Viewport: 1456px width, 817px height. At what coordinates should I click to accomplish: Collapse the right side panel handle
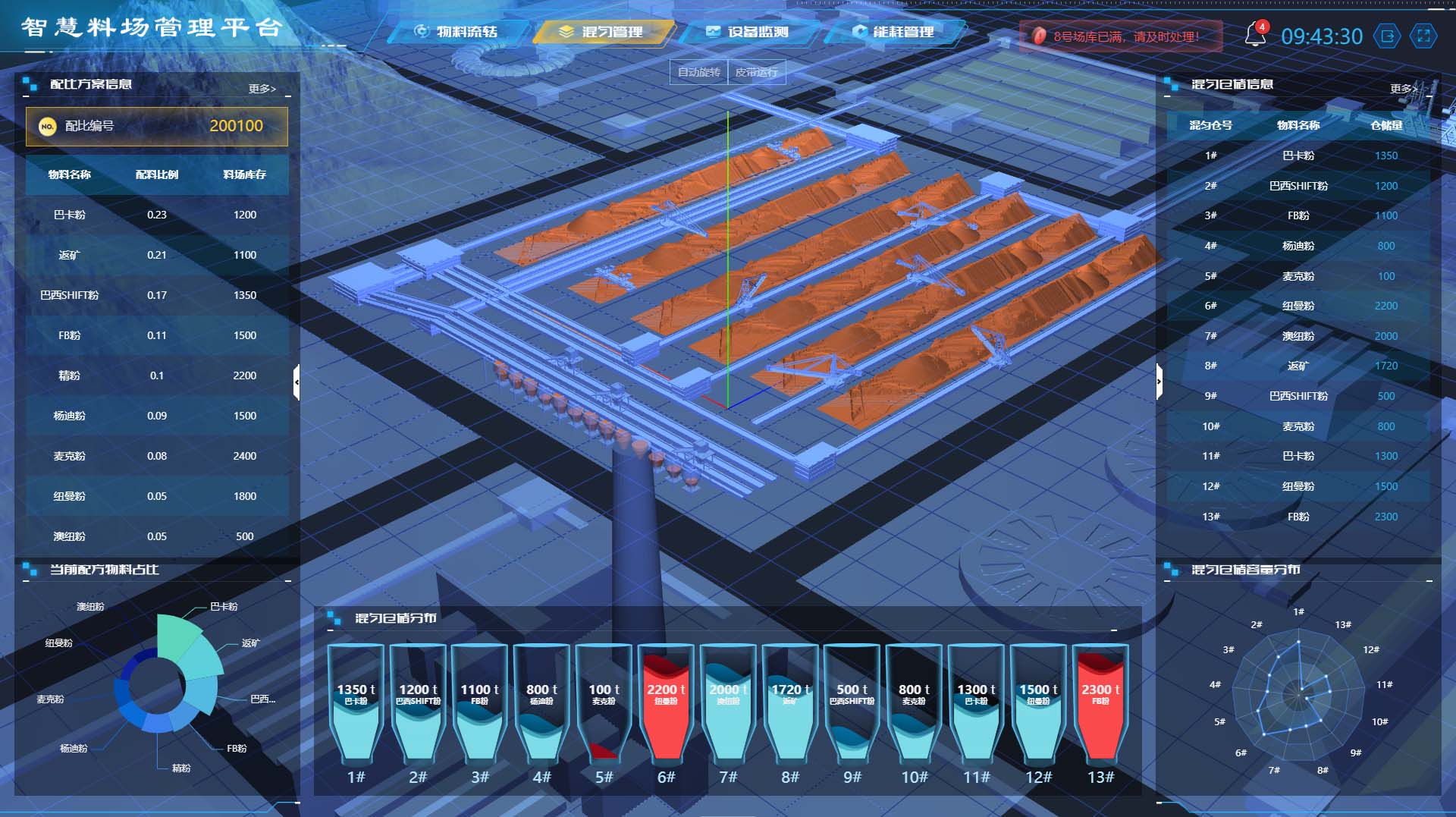coord(1159,382)
